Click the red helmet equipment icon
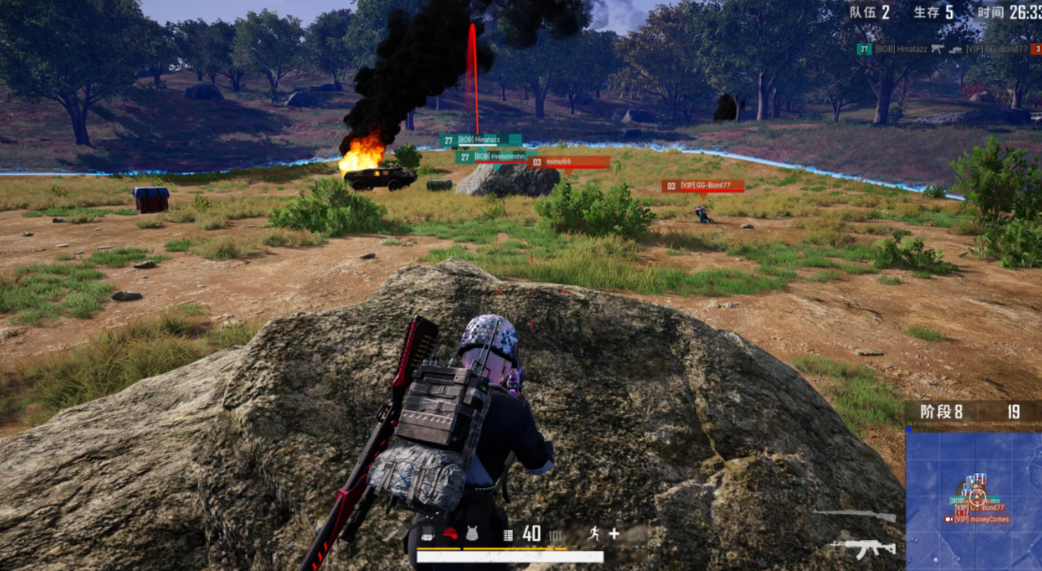The width and height of the screenshot is (1042, 571). [450, 534]
